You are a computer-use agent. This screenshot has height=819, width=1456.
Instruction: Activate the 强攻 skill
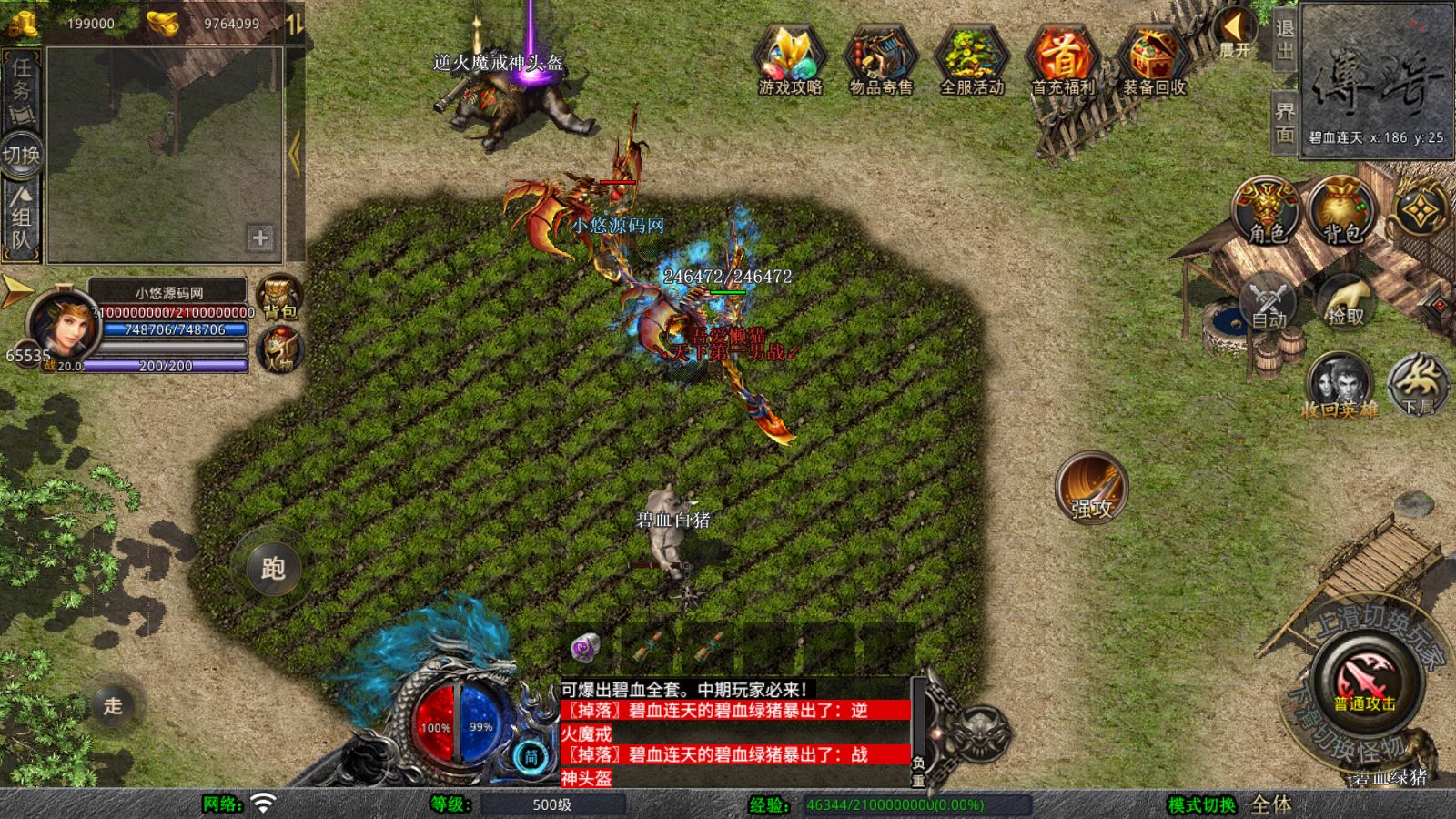1091,489
